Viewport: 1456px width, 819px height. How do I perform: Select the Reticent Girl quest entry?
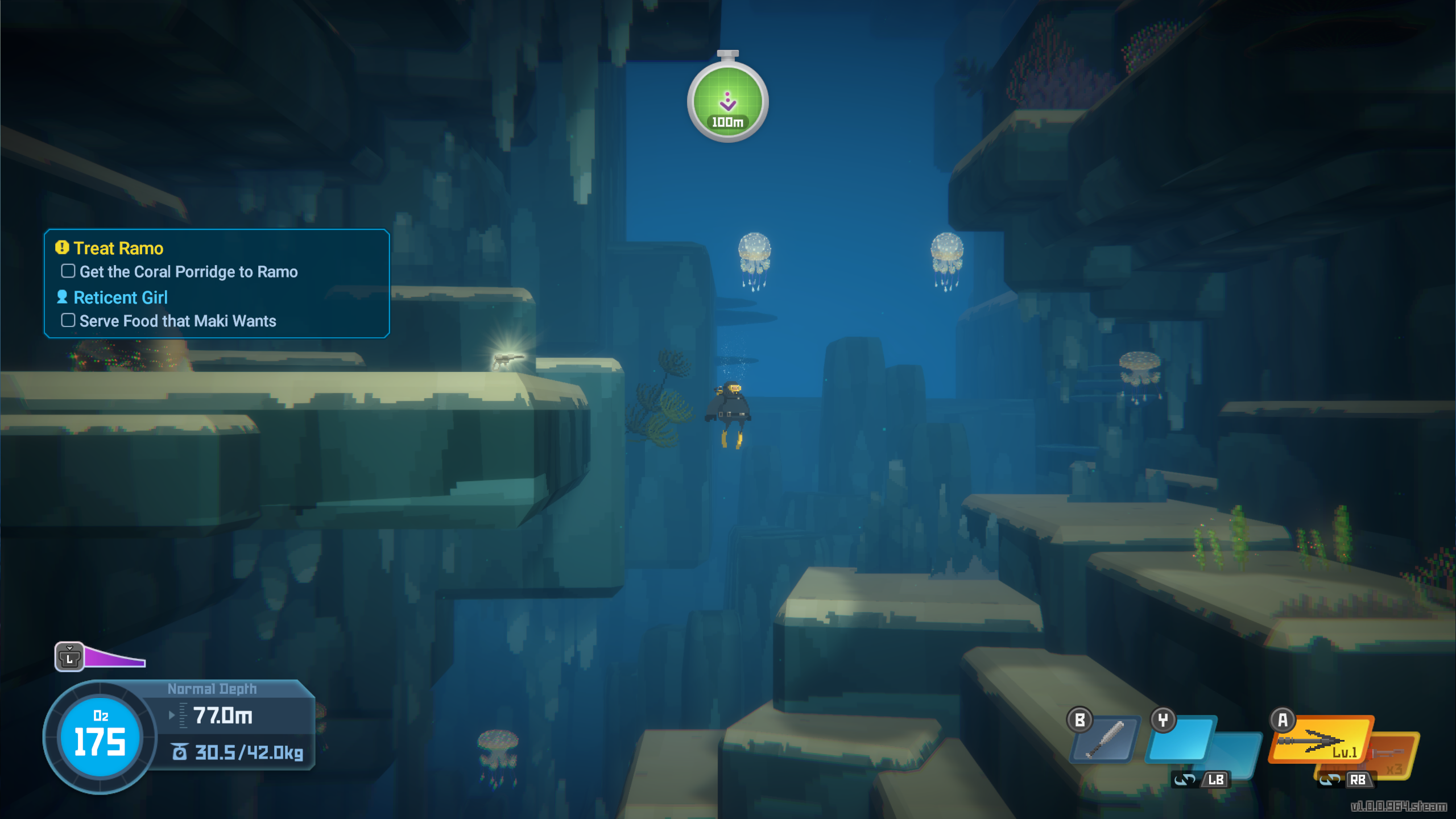(x=121, y=296)
